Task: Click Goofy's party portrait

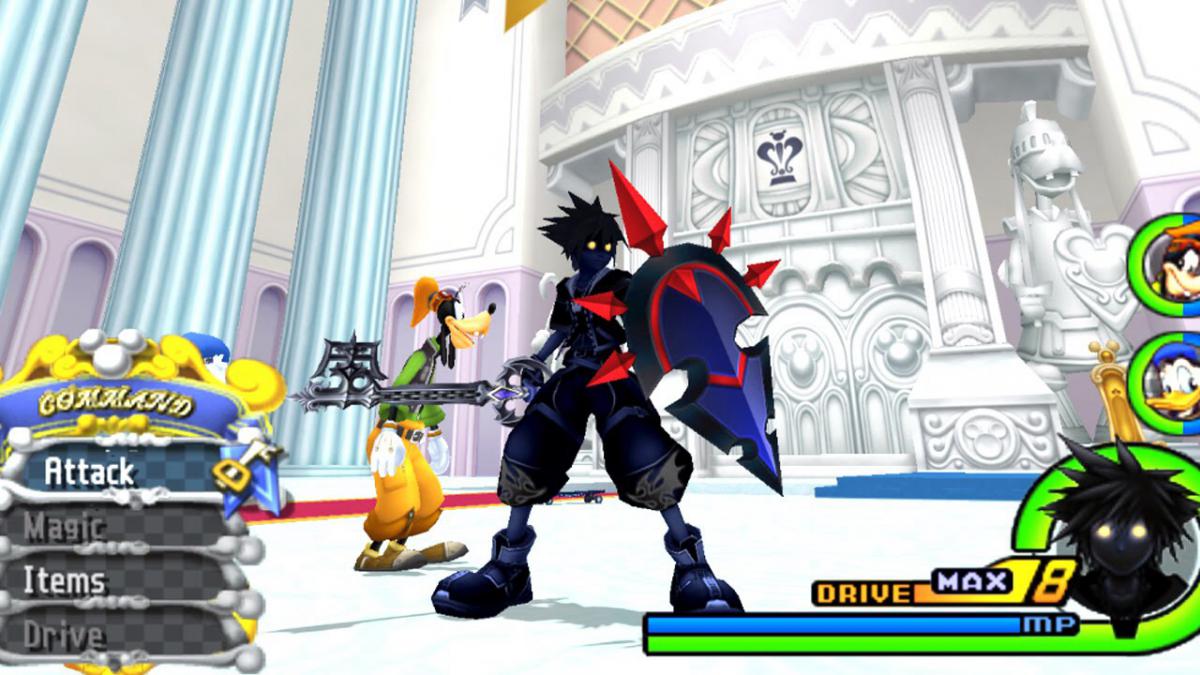Action: (x=1170, y=259)
